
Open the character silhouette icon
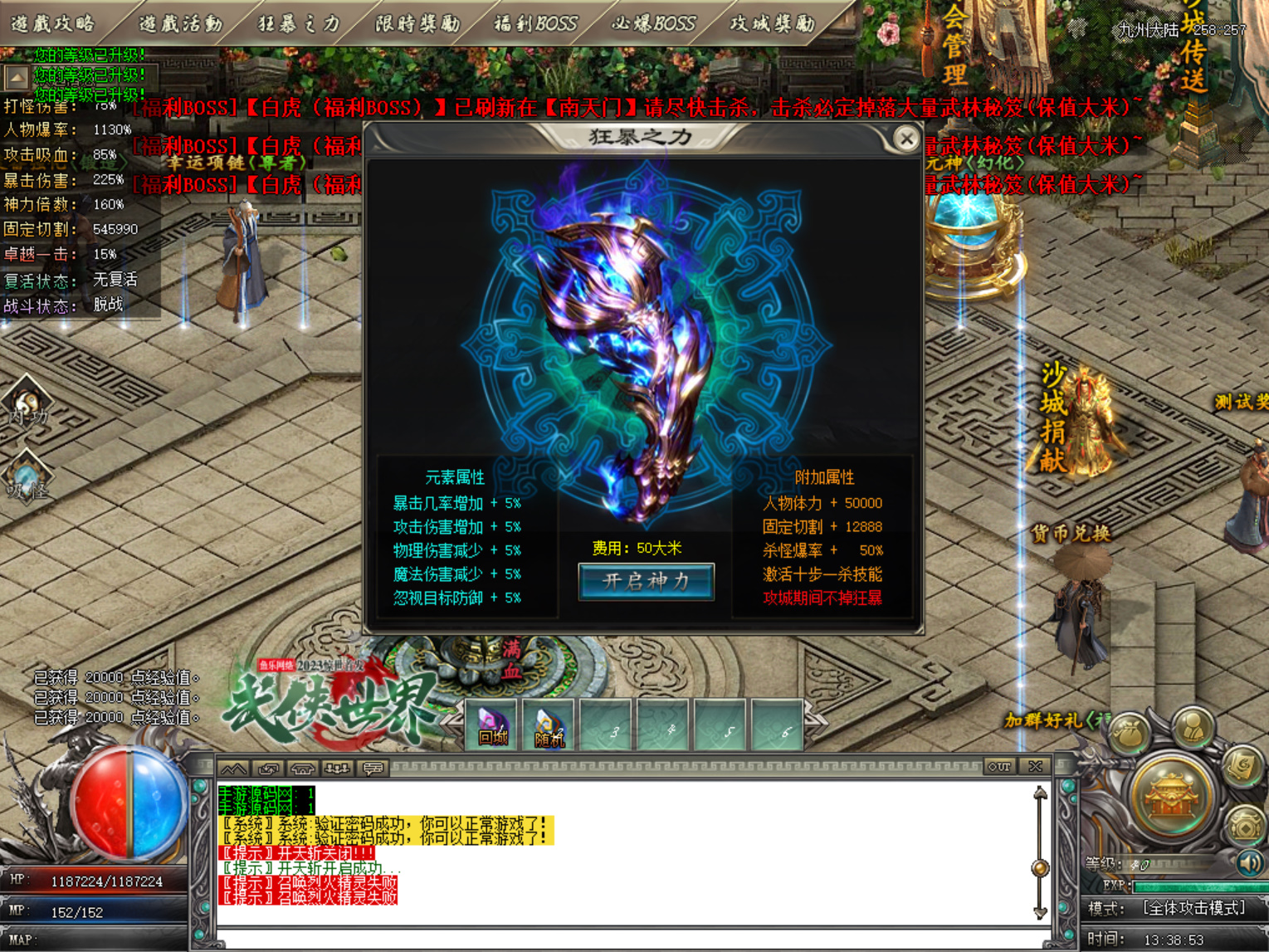[x=1193, y=726]
